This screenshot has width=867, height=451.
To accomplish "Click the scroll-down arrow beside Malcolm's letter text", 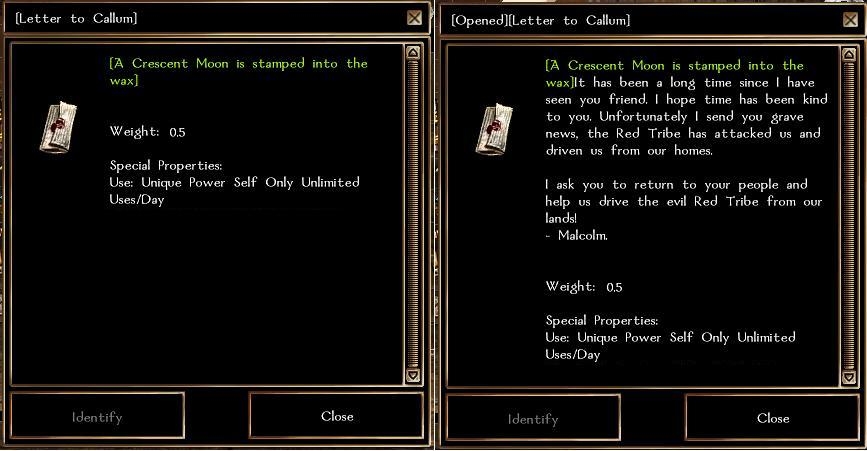I will (x=850, y=376).
